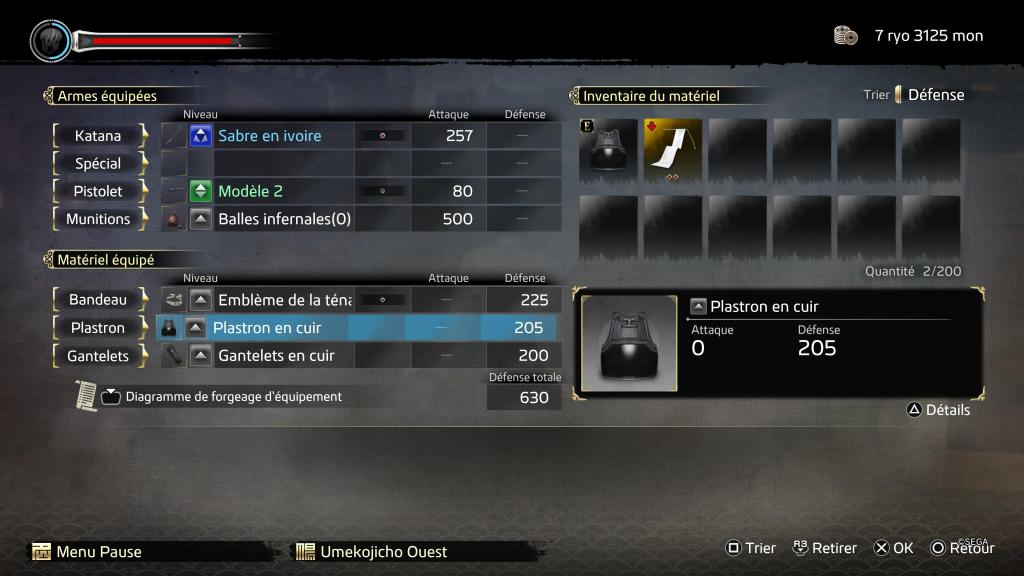Choose Emblème de la ténacité headband row
1024x576 pixels.
284,299
